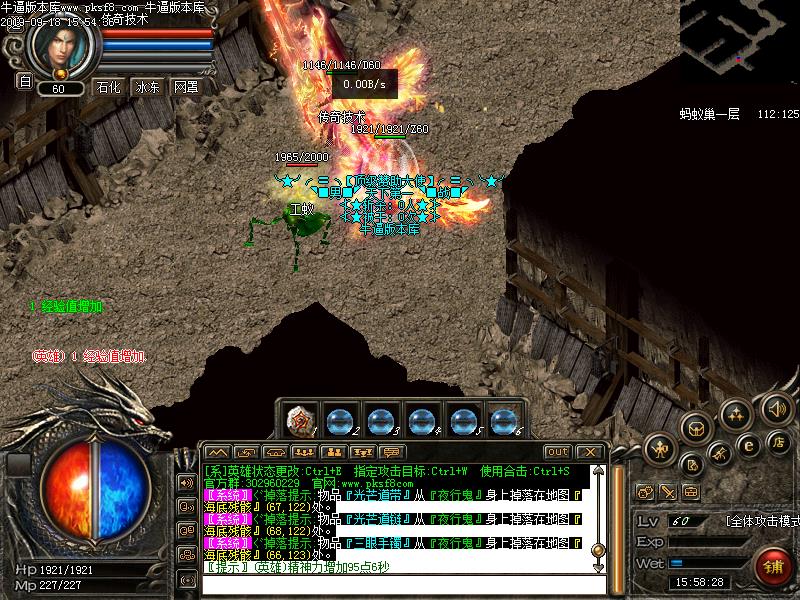Viewport: 800px width, 600px height.
Task: Click the three-stars skills round button
Action: [737, 413]
